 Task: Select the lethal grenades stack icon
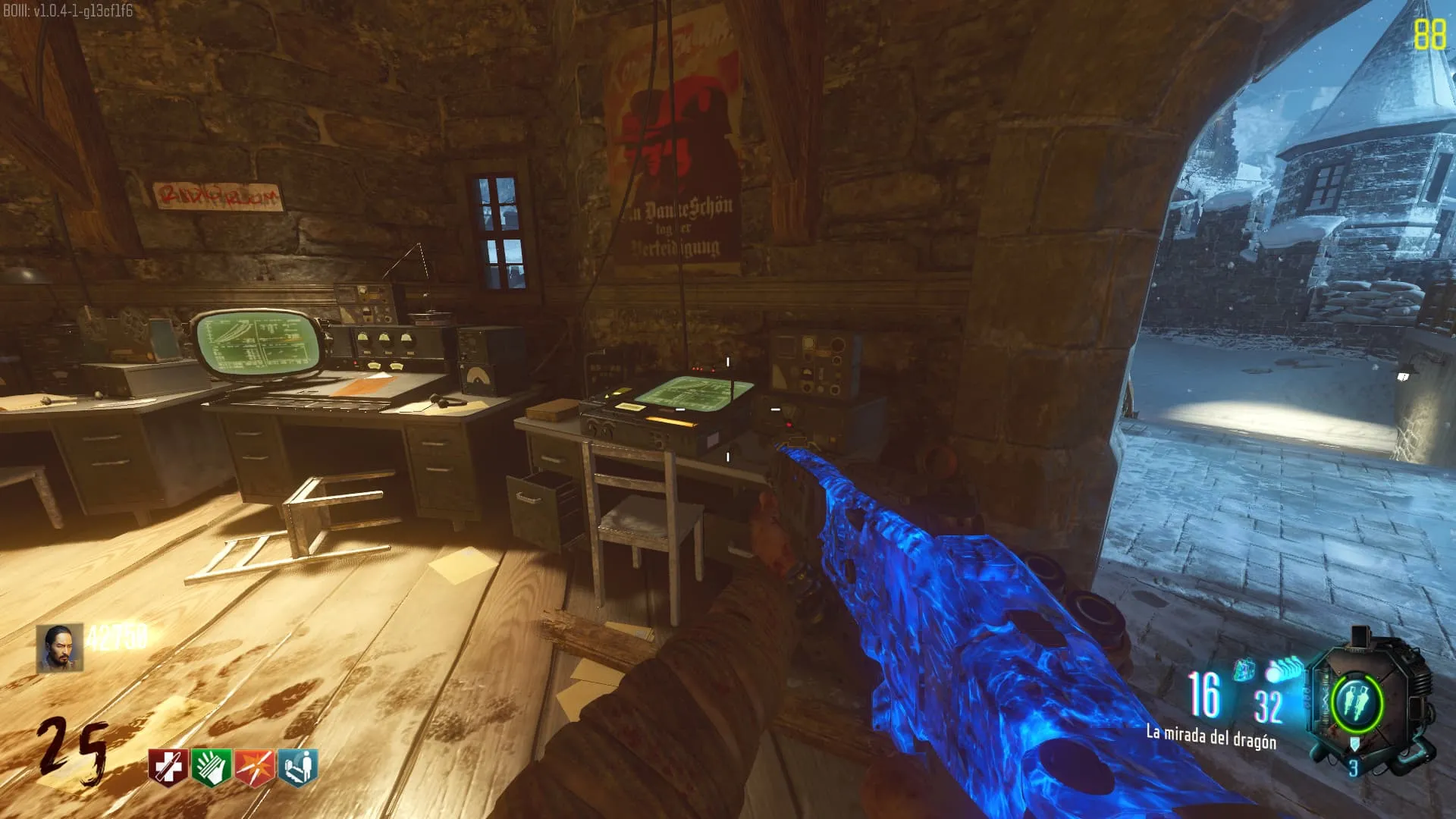point(1283,671)
